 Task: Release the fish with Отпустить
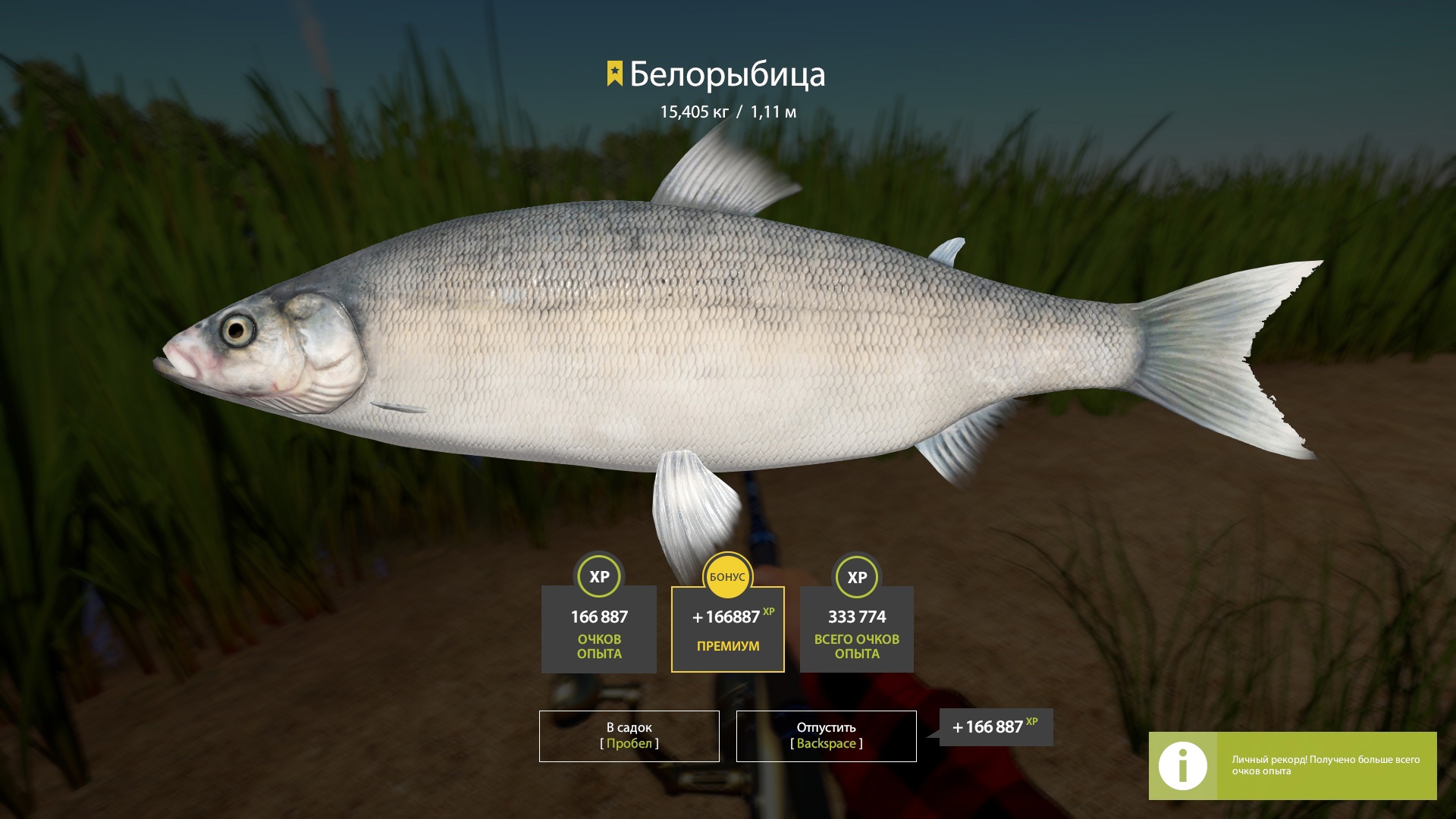tap(826, 736)
